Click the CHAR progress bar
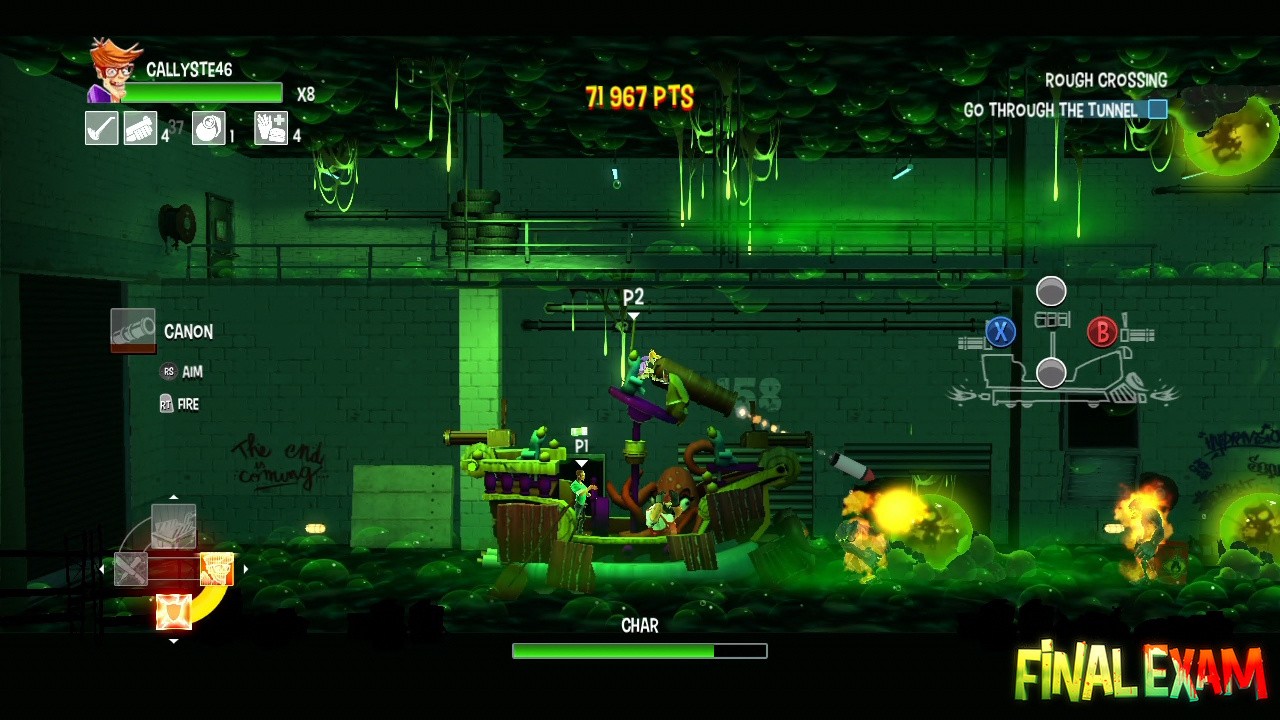The height and width of the screenshot is (720, 1280). click(x=638, y=651)
